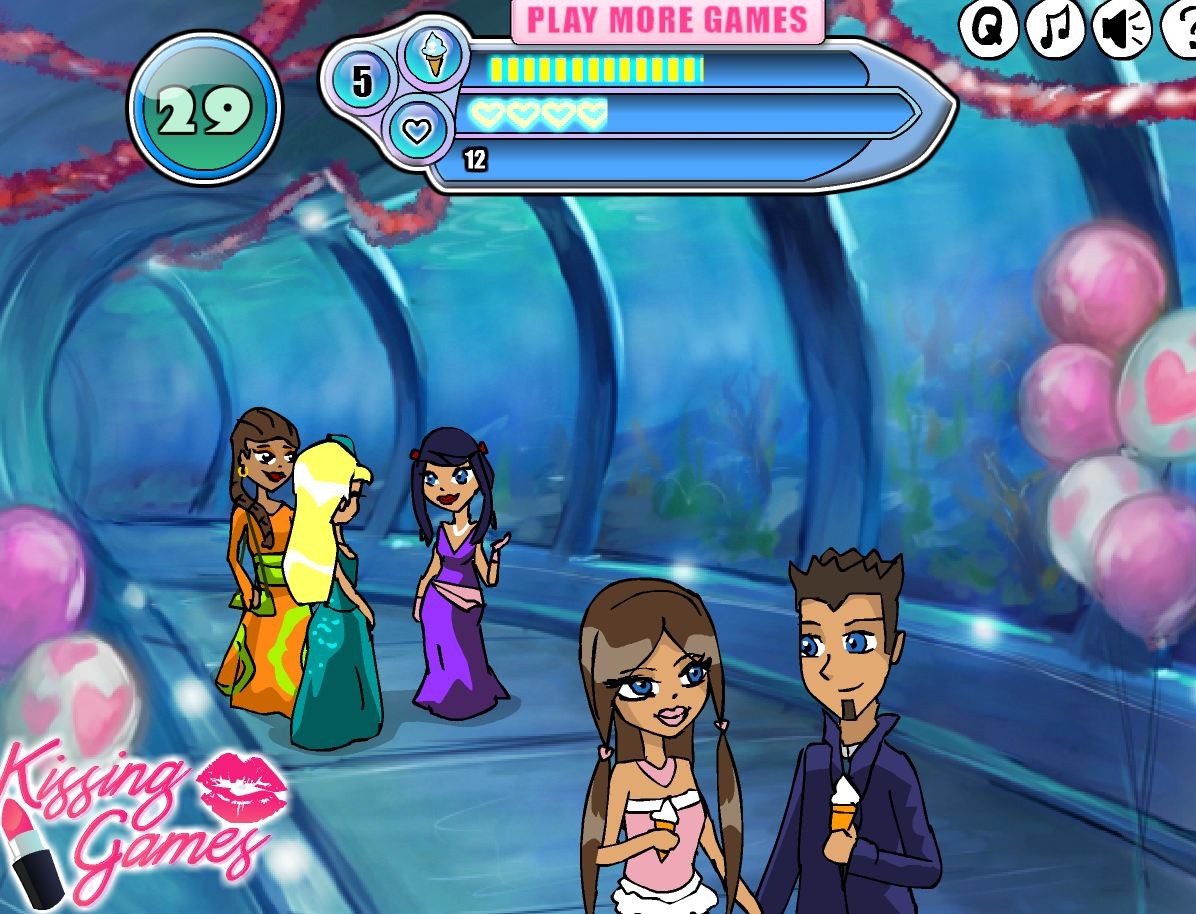Open help with the question mark button
Image resolution: width=1196 pixels, height=914 pixels.
(x=1182, y=29)
